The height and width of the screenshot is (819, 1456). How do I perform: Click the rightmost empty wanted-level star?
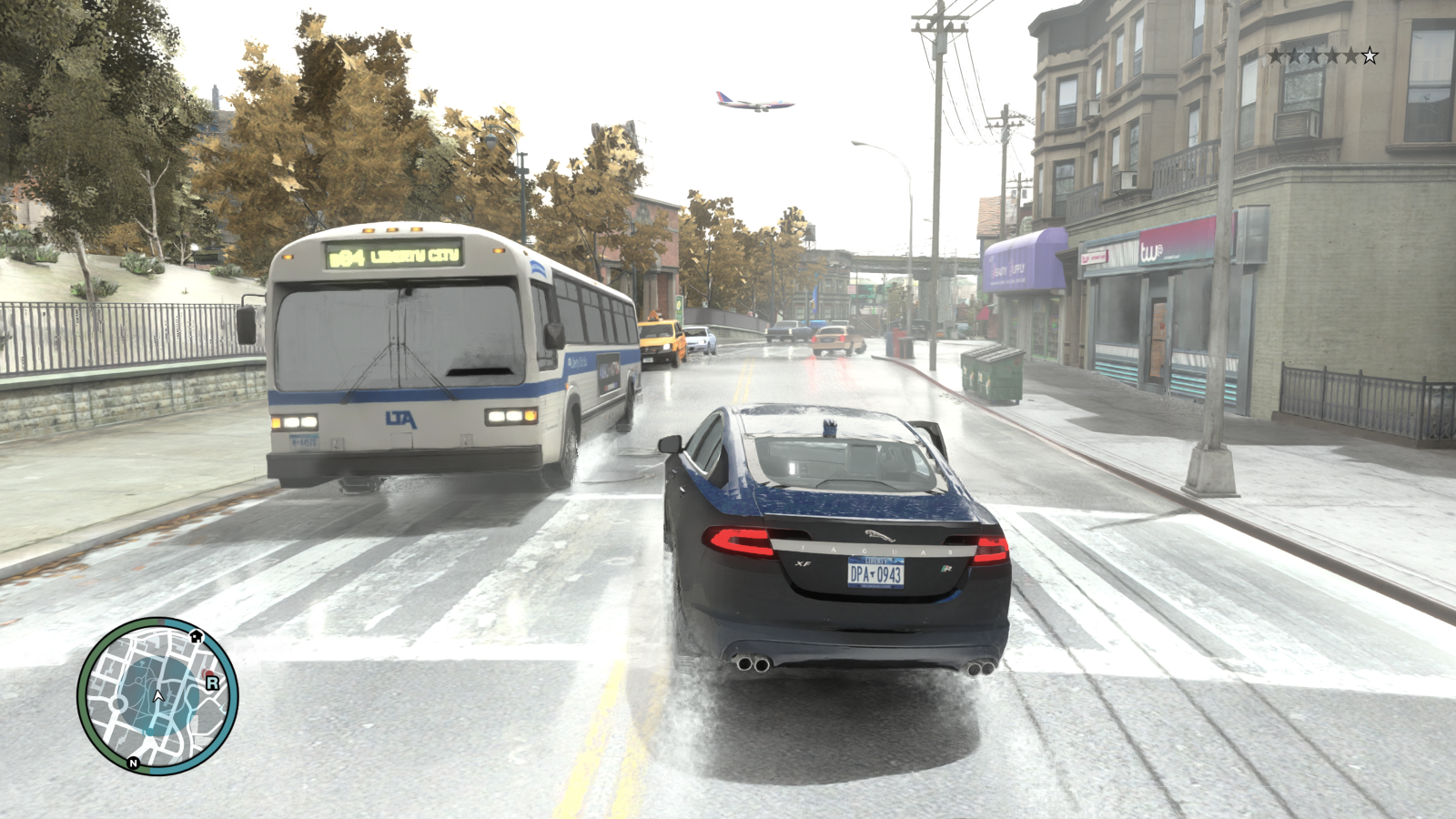tap(1370, 55)
